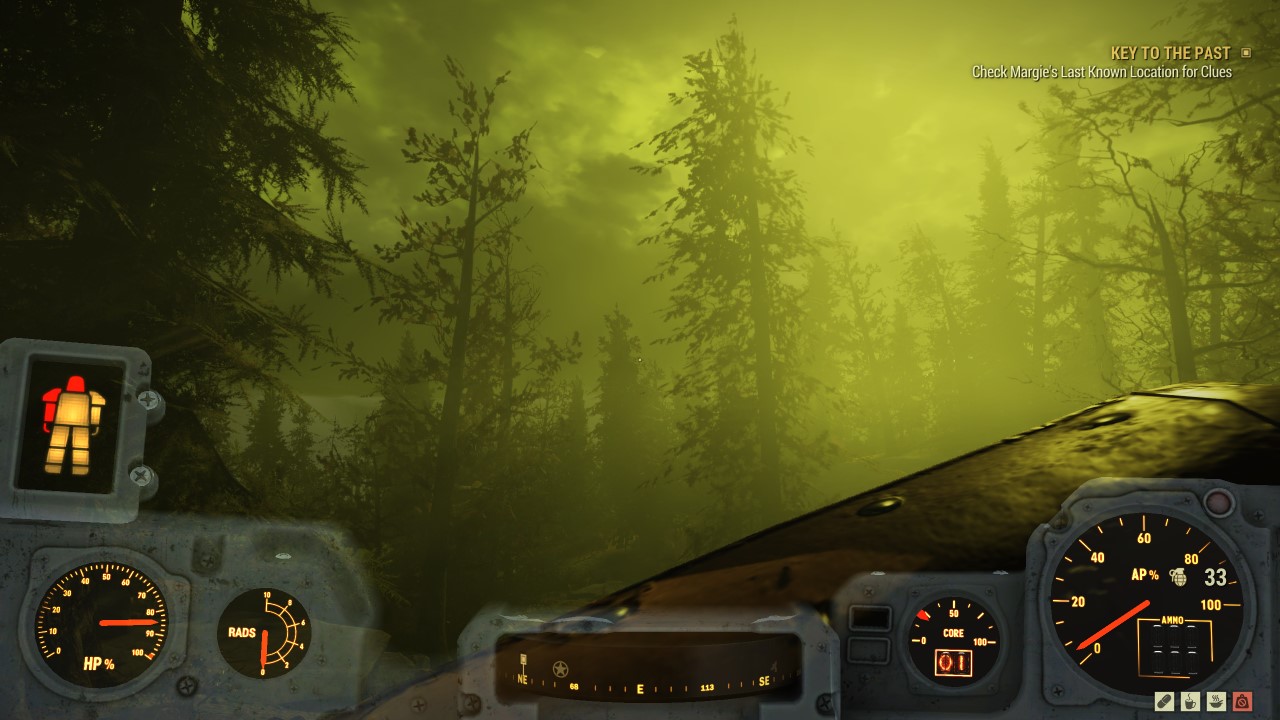Click the quest marker square beside KEY TO THE PAST
Screen dimensions: 1280x720
[x=1247, y=52]
